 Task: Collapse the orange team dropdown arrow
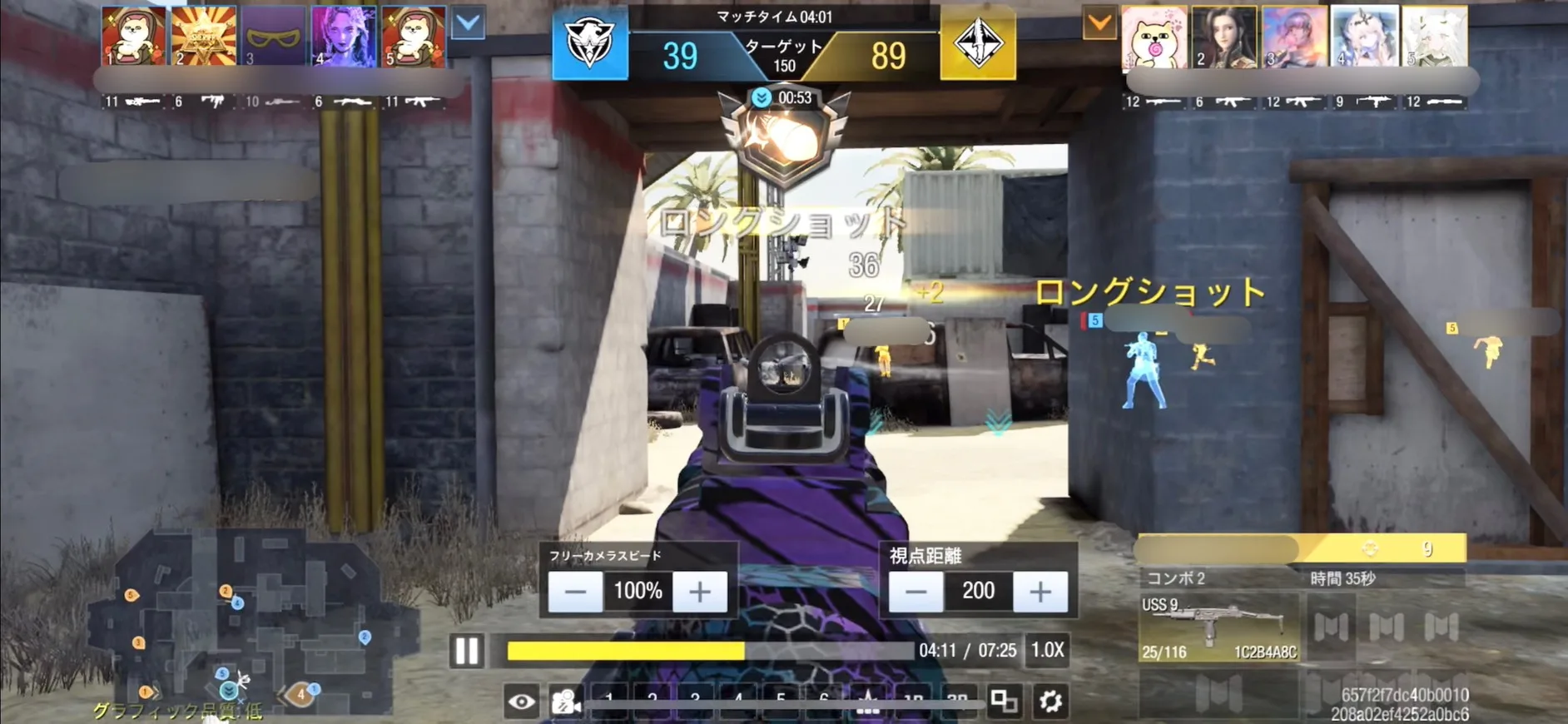click(x=1099, y=23)
